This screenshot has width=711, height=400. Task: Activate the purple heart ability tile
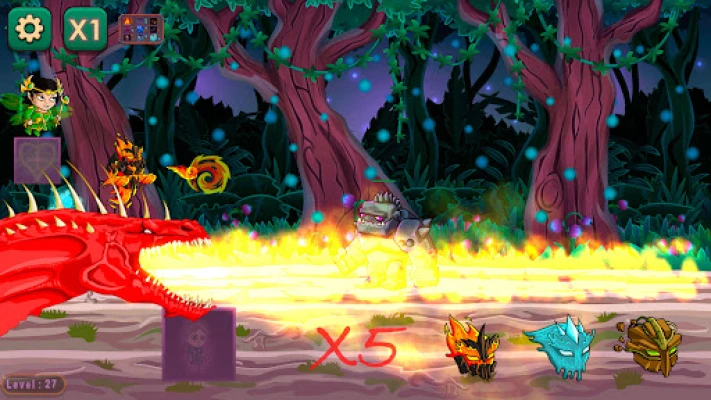(x=37, y=159)
